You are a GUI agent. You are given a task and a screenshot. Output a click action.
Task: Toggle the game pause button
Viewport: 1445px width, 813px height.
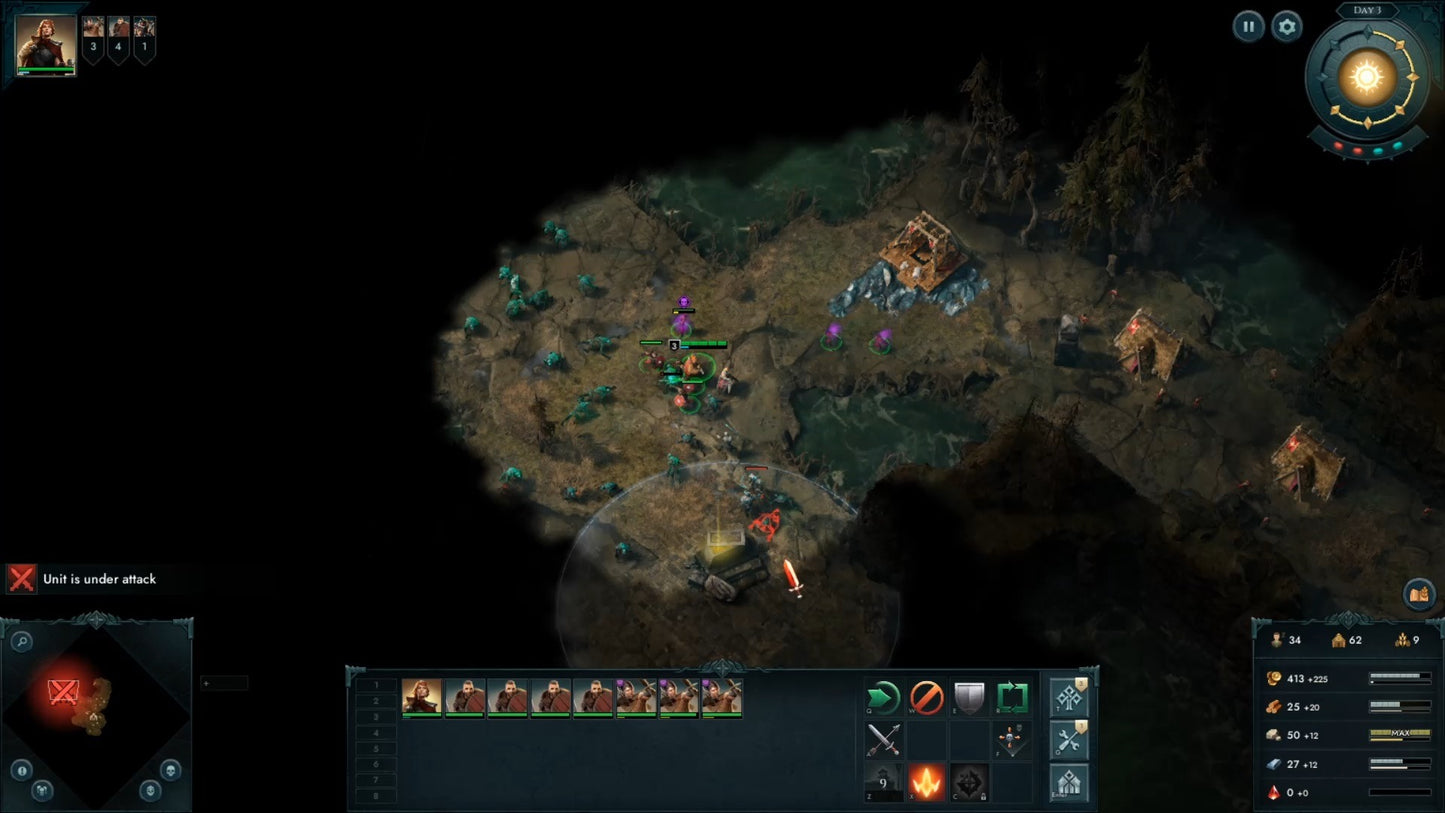click(1248, 26)
